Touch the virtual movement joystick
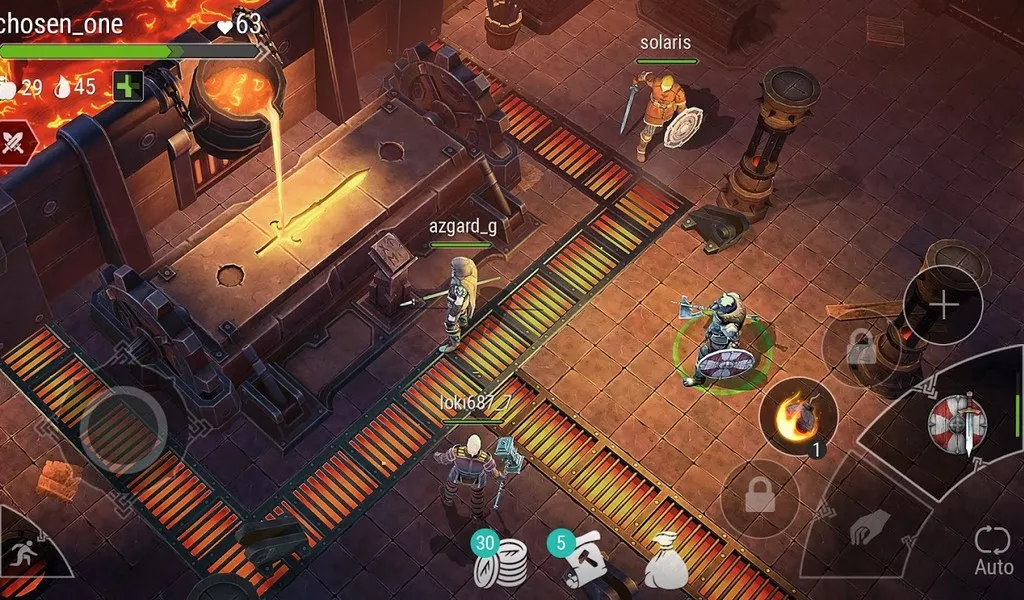Image resolution: width=1024 pixels, height=600 pixels. coord(123,430)
